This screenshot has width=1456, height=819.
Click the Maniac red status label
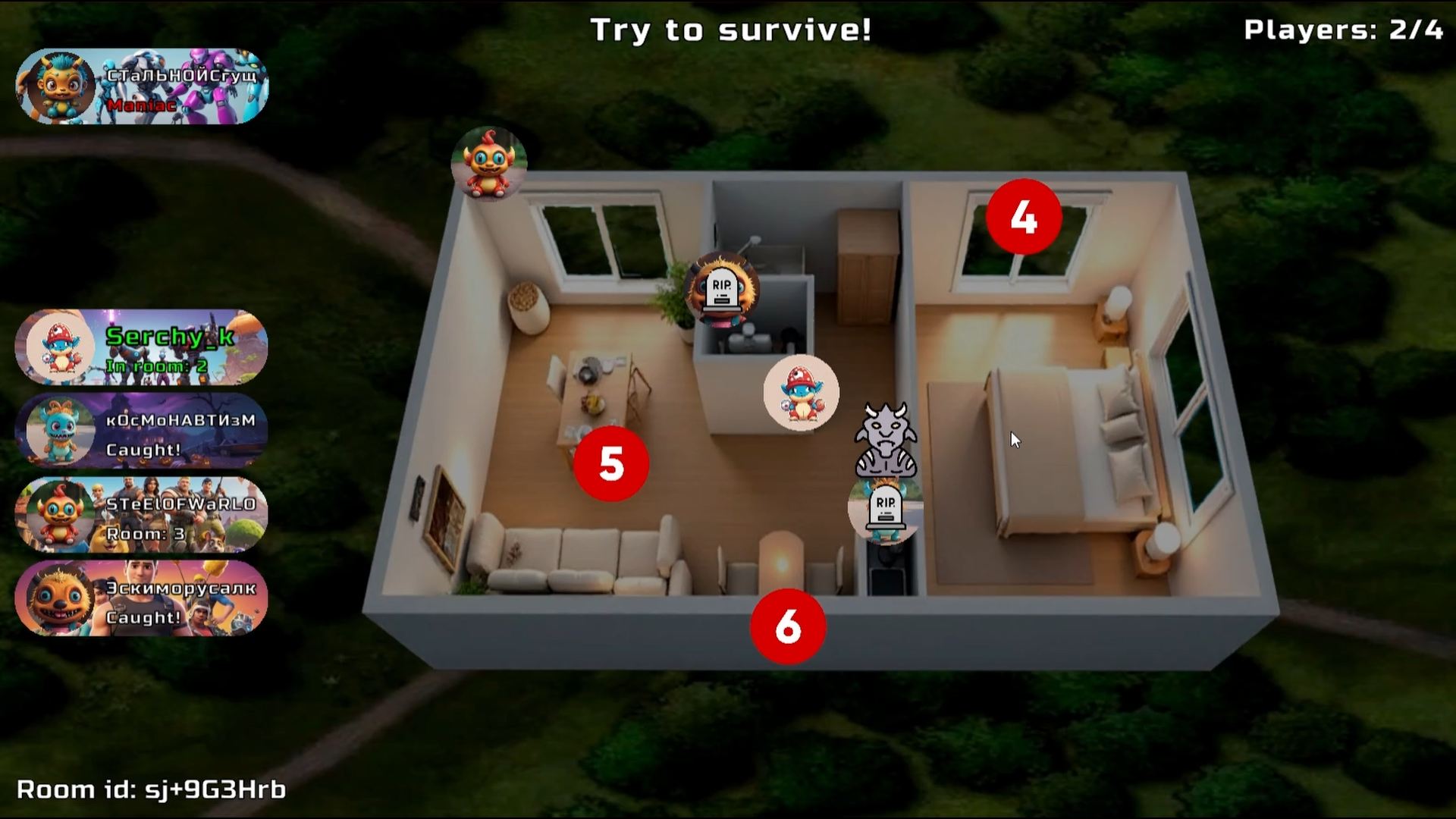coord(140,107)
